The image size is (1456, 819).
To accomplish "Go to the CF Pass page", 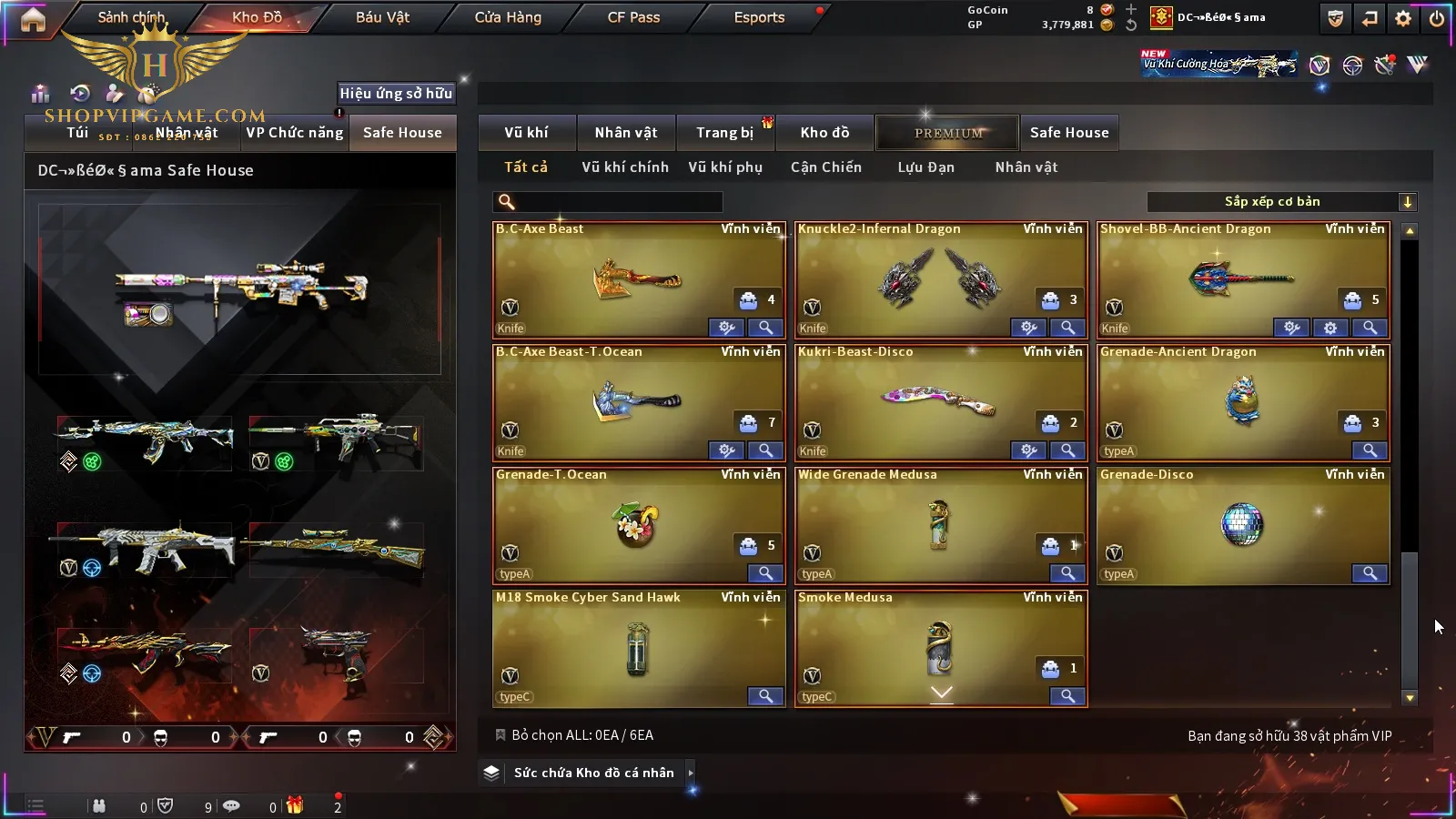I will pyautogui.click(x=633, y=17).
